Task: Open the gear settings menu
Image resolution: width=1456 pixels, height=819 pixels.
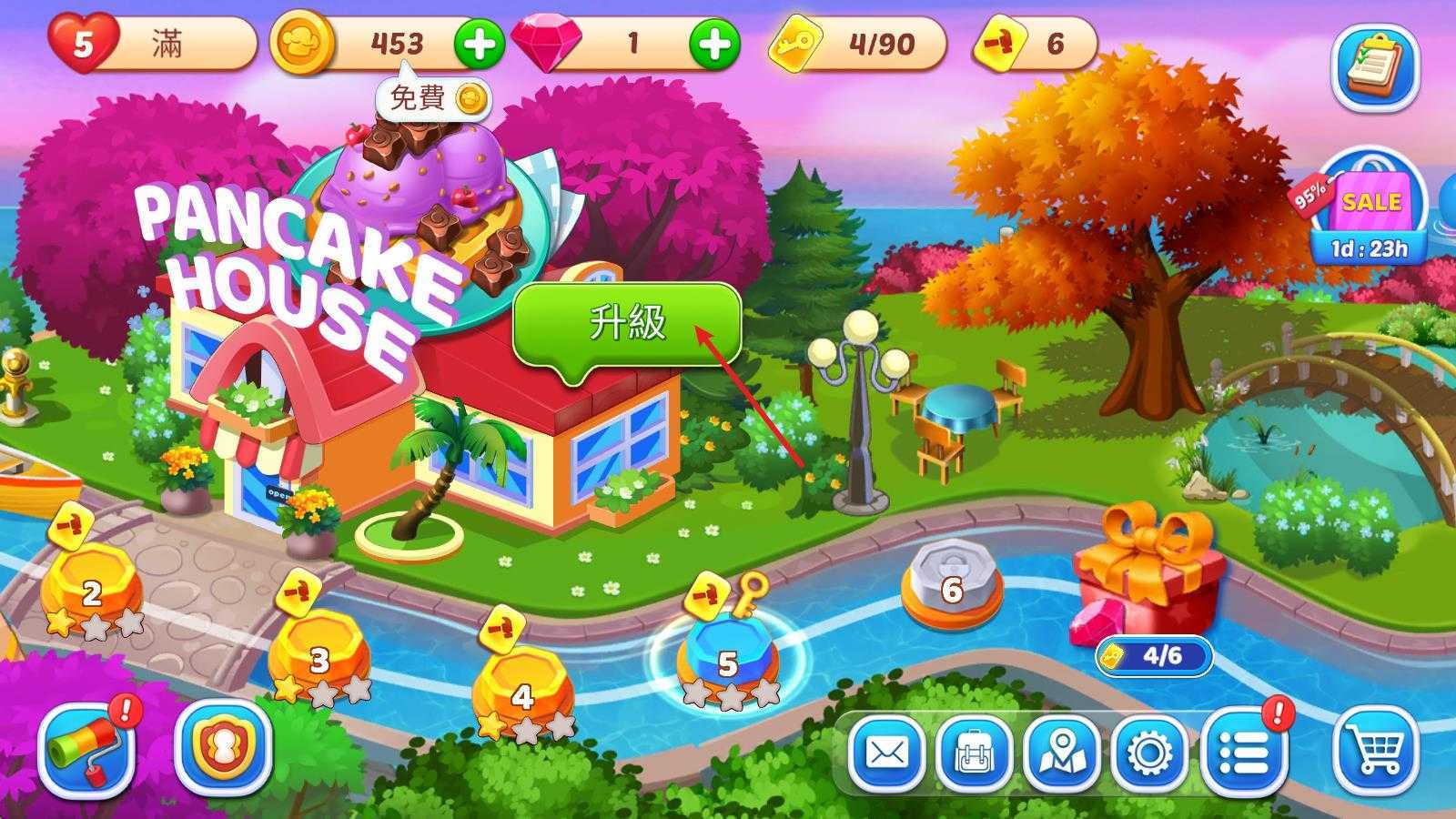Action: pos(1148,753)
